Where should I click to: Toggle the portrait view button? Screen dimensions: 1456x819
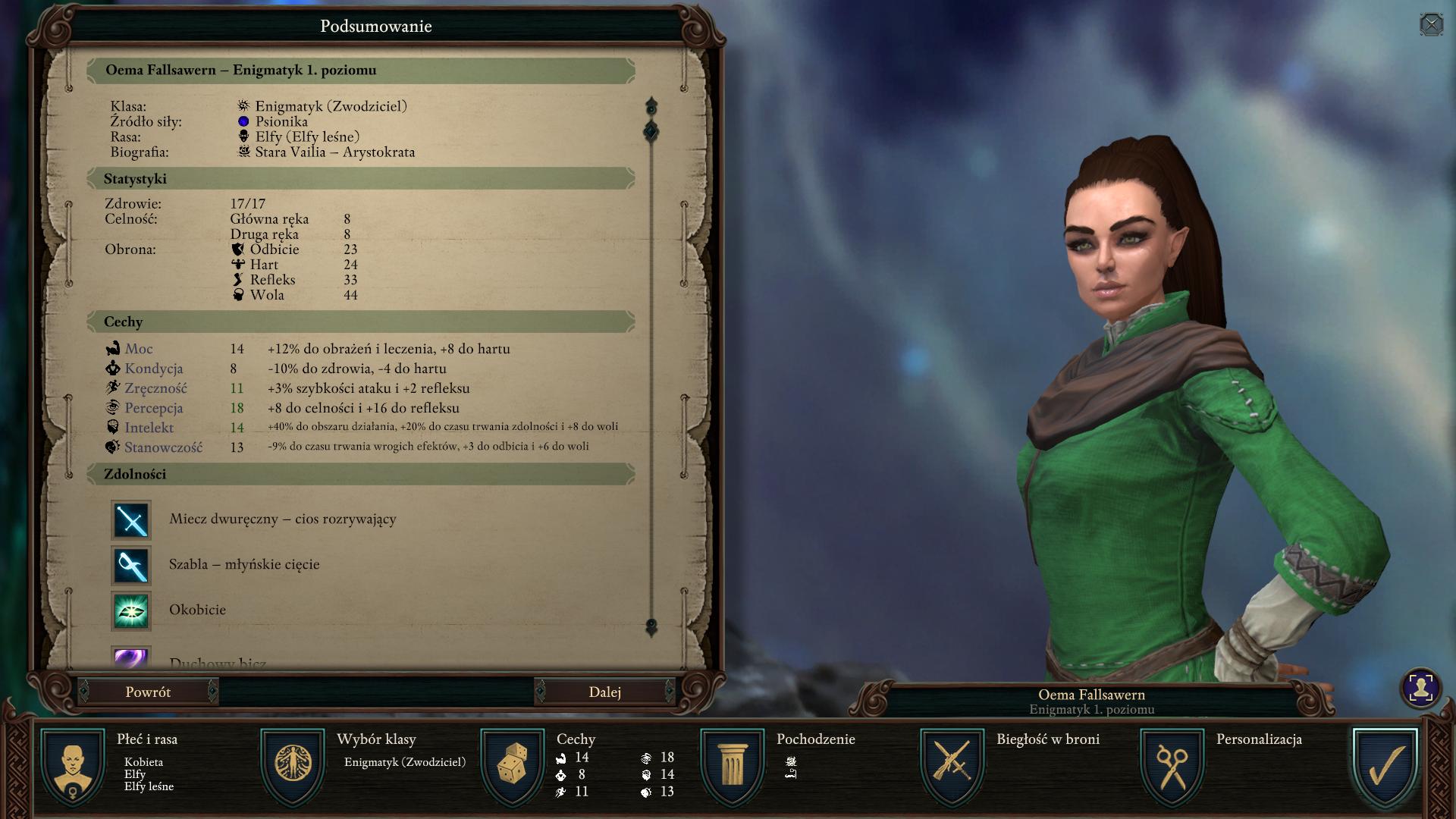coord(1420,688)
